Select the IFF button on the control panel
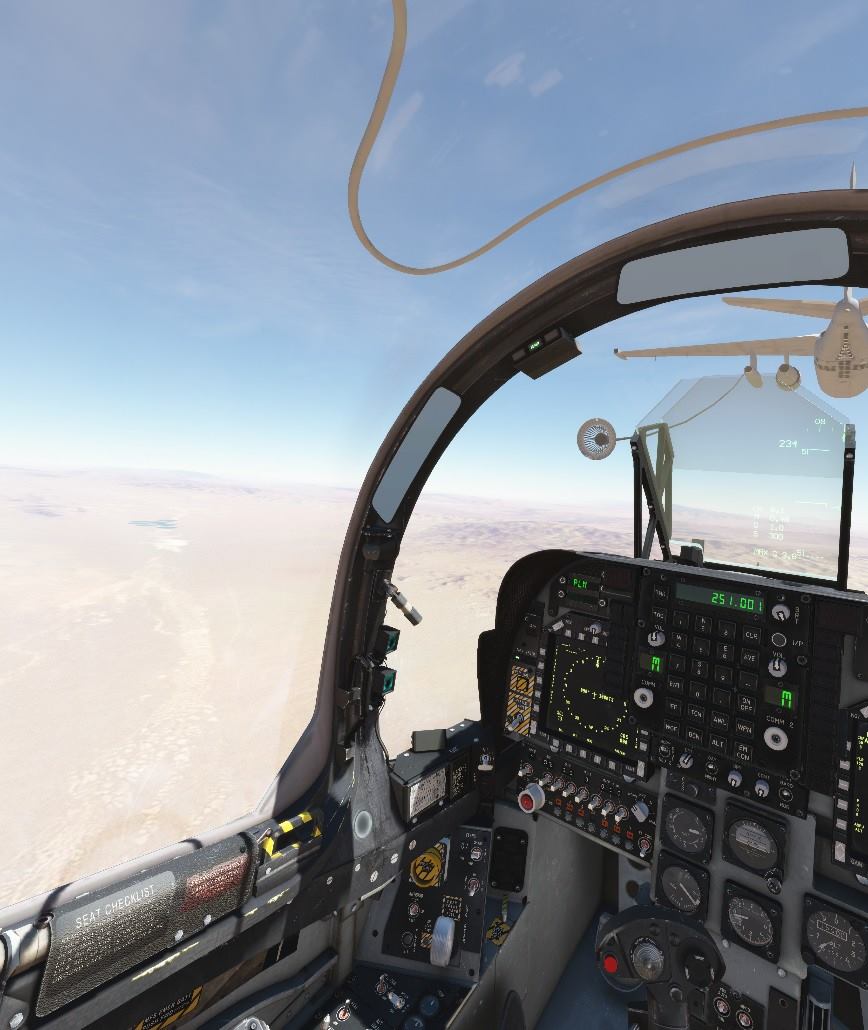868x1030 pixels. (675, 707)
